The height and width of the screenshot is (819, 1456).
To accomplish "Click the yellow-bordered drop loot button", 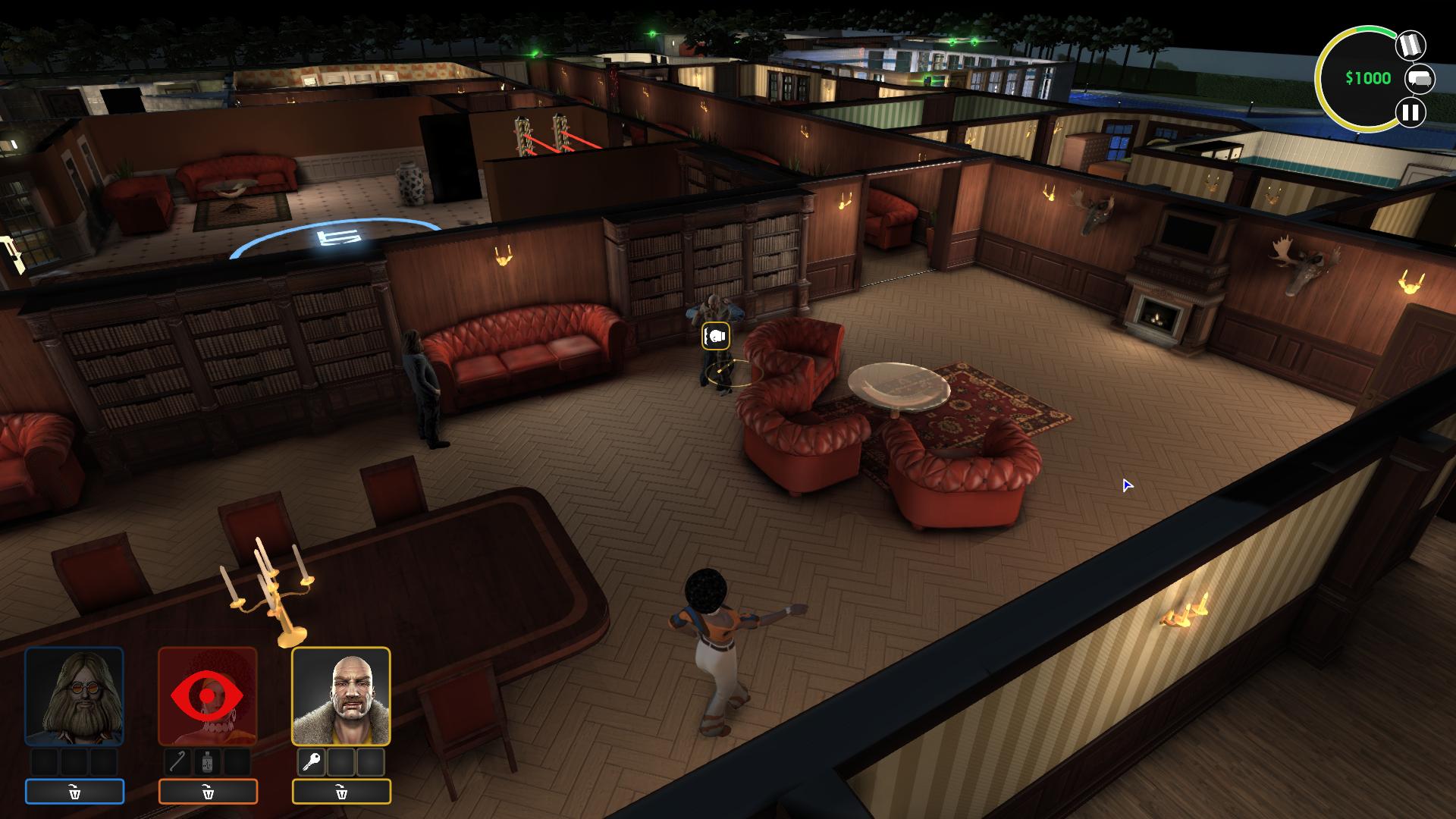I will [341, 792].
